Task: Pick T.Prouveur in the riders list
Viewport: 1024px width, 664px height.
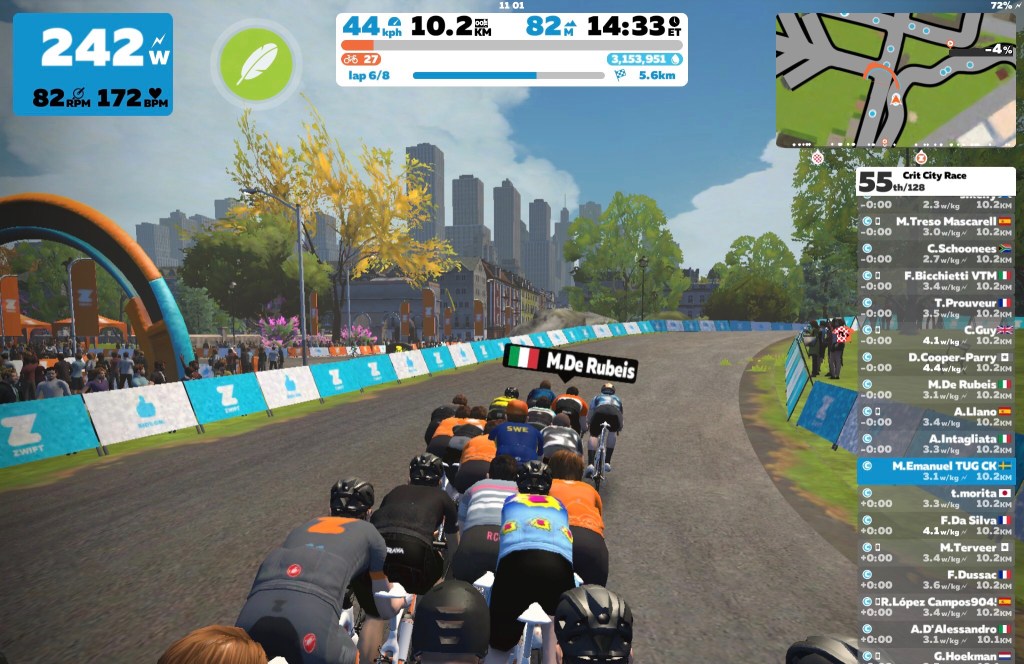Action: tap(937, 308)
